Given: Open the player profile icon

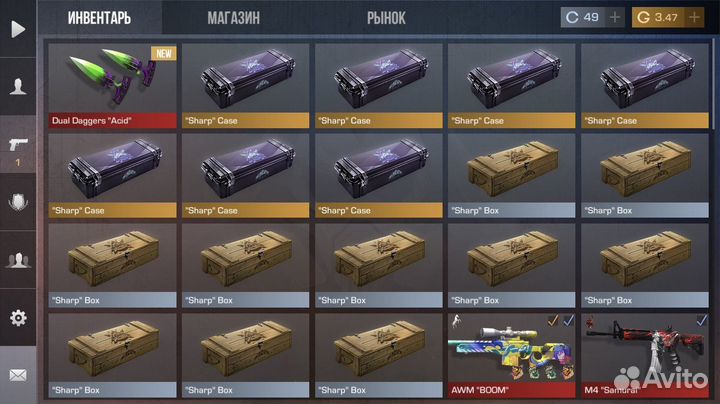Looking at the screenshot, I should pos(18,87).
